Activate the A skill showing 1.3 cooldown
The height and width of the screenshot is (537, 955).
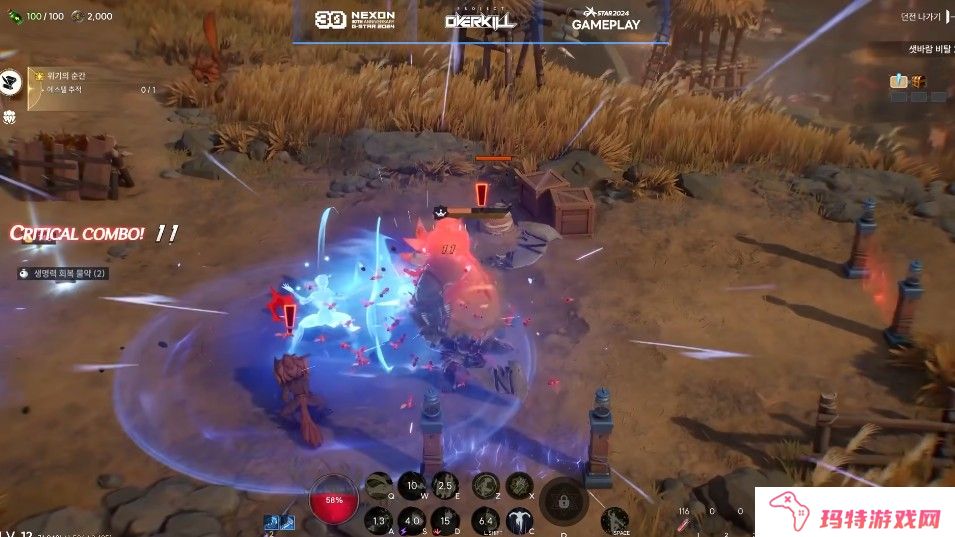[x=379, y=520]
